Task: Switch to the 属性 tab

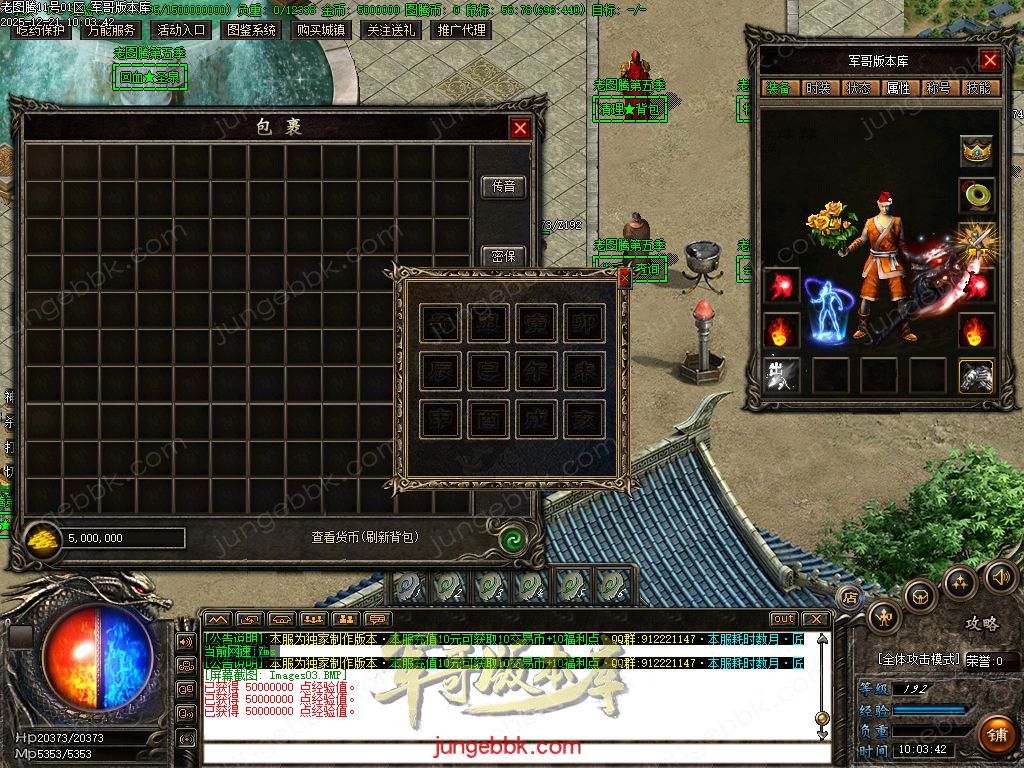Action: click(898, 88)
